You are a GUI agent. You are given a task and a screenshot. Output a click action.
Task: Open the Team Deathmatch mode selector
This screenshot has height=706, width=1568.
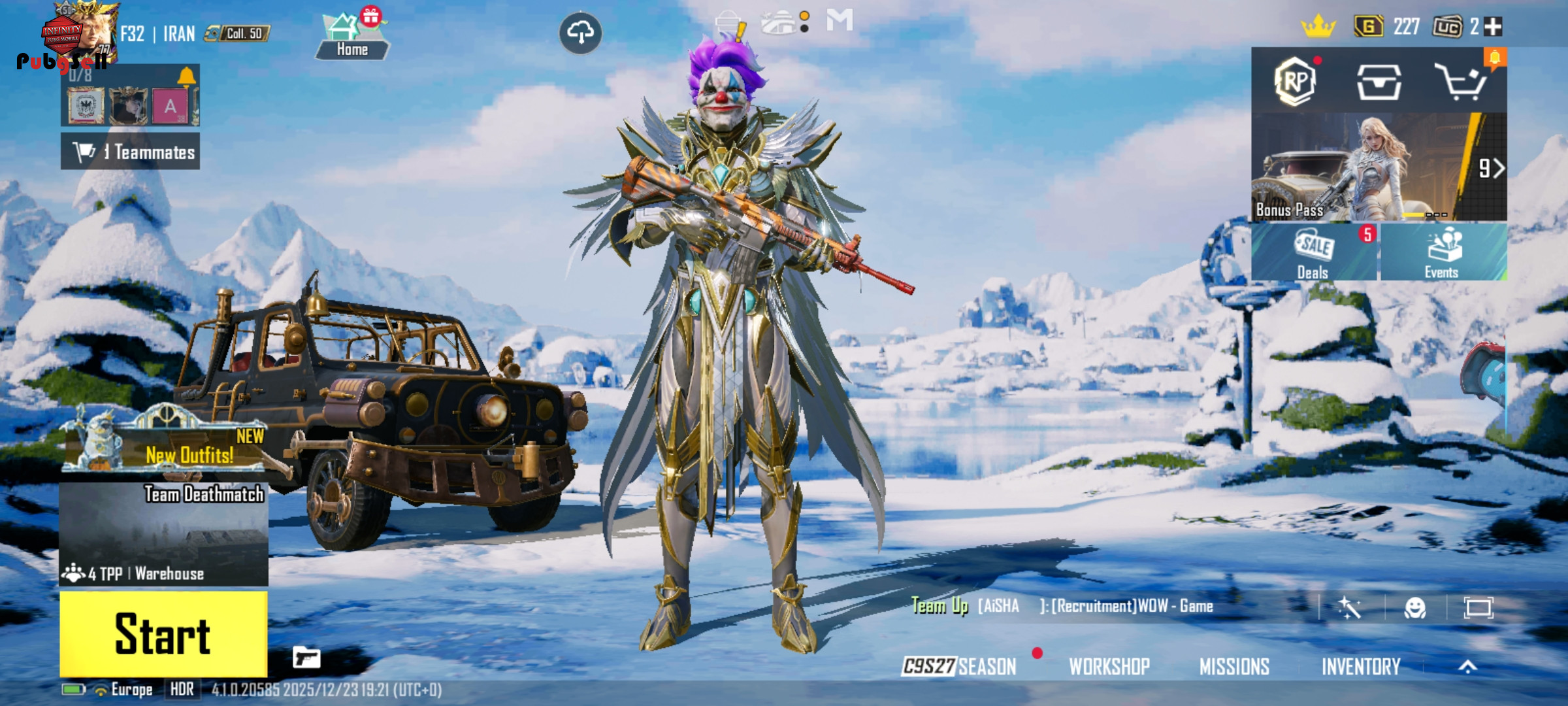coord(163,534)
